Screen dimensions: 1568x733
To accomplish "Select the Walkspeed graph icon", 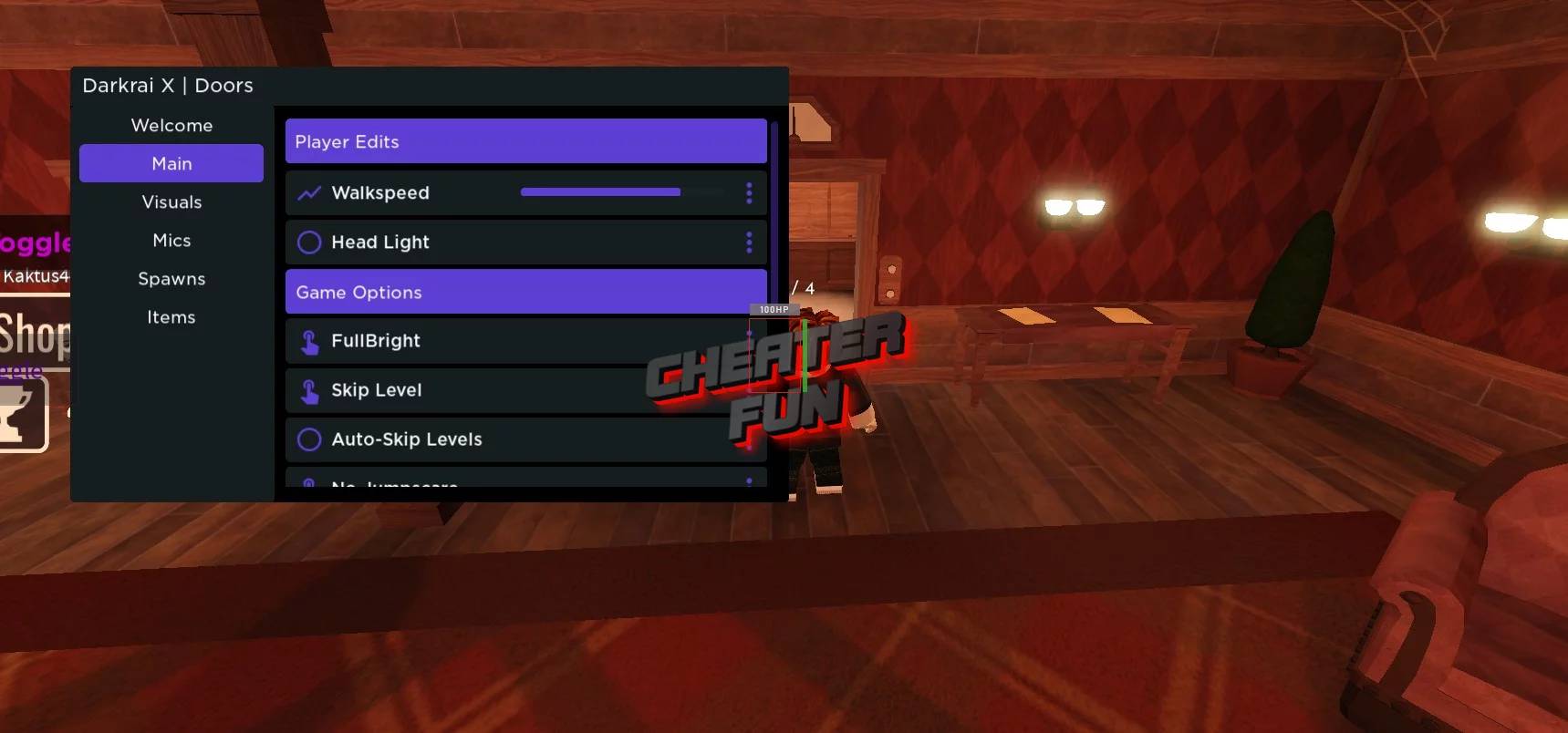I will coord(309,192).
